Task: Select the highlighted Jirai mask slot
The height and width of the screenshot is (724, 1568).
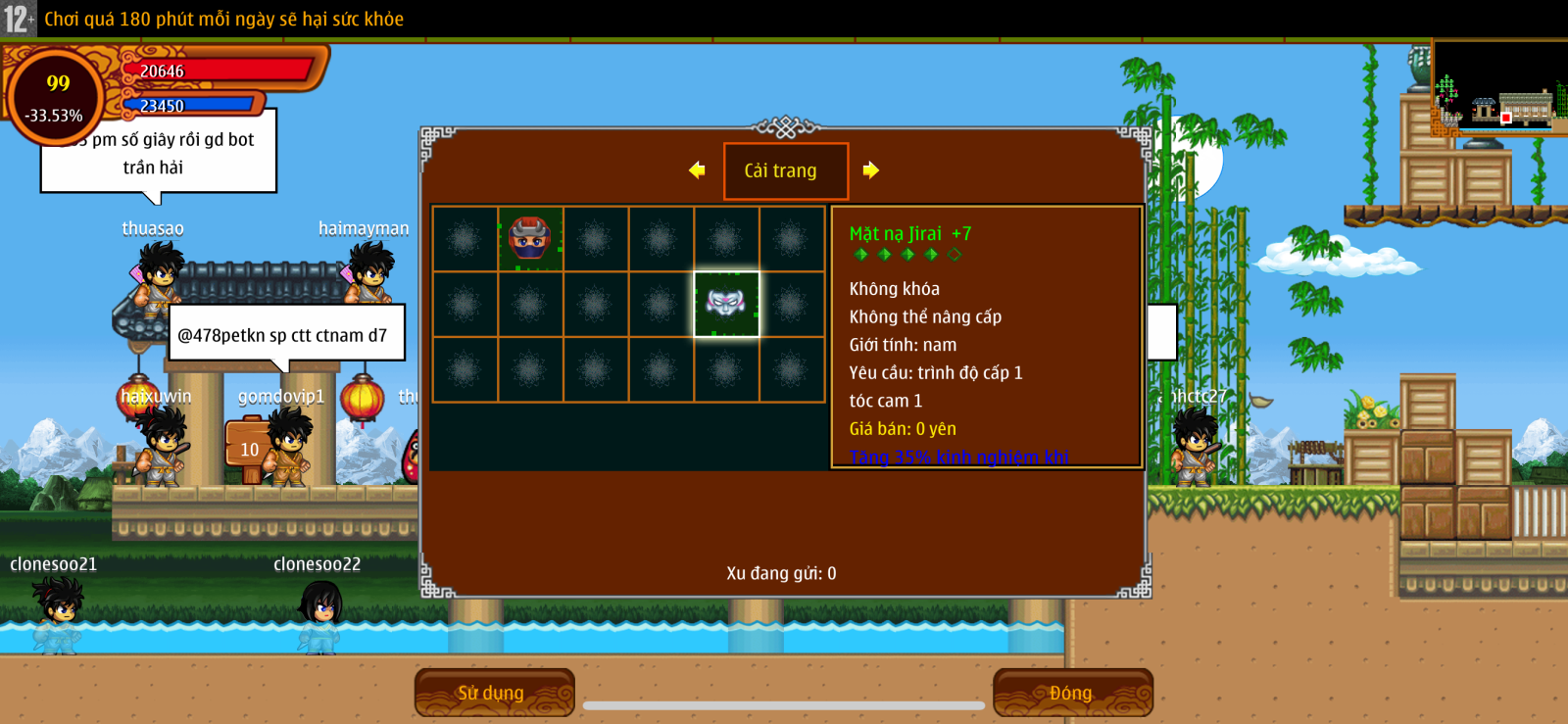Action: coord(726,304)
